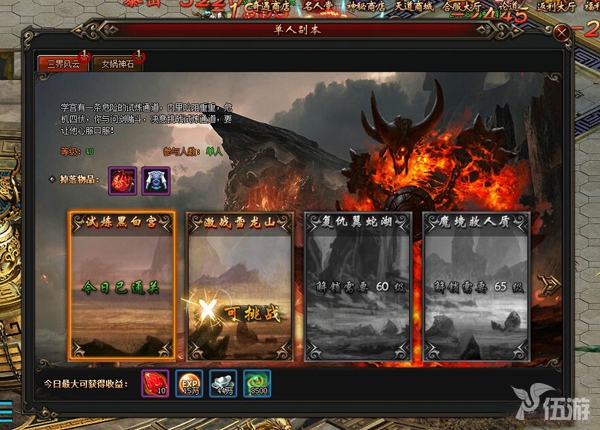Viewport: 600px width, 430px height.
Task: Show next dungeons with the right arrow
Action: [549, 285]
